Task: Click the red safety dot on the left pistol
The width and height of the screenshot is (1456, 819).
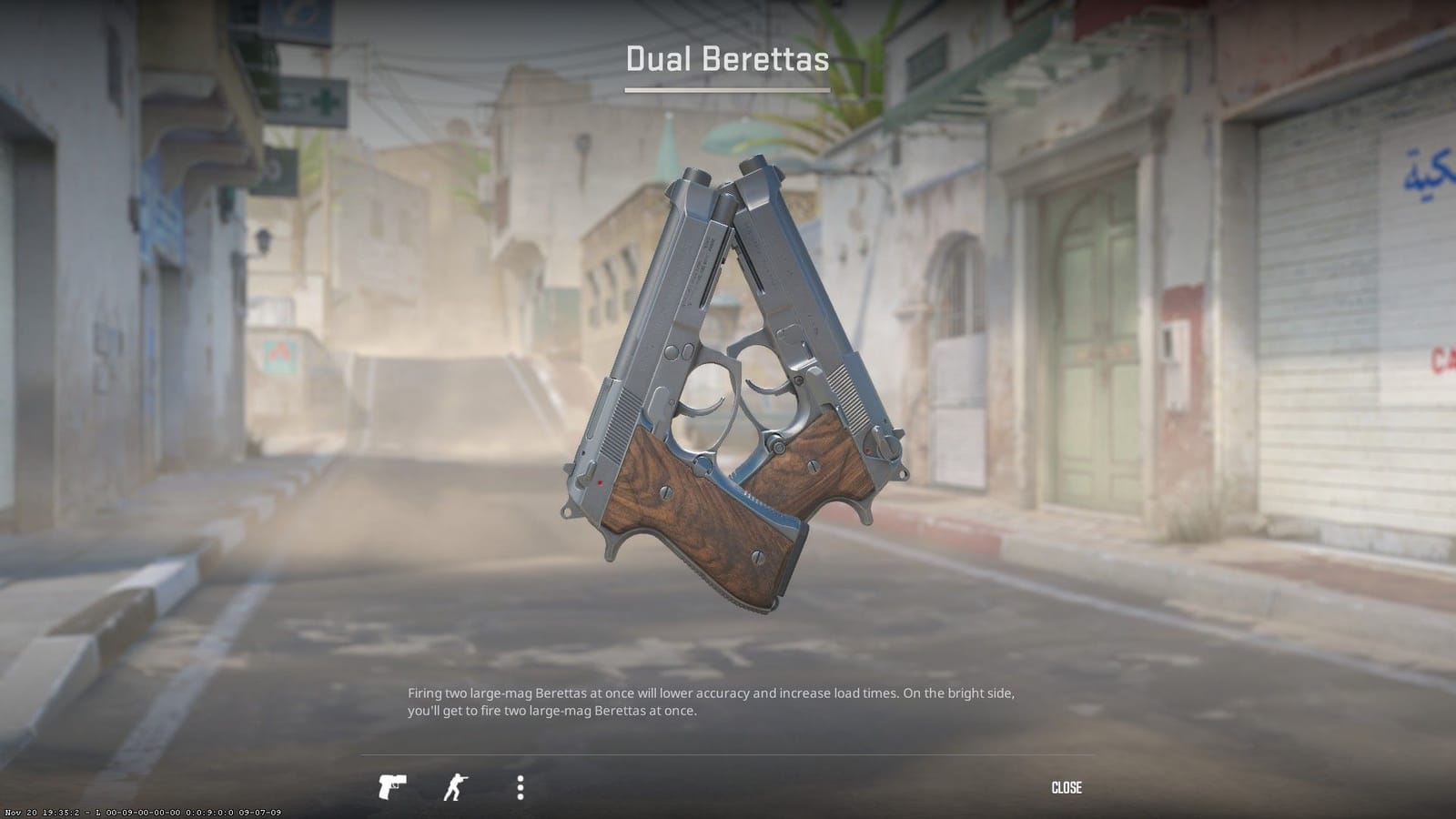Action: (x=599, y=481)
